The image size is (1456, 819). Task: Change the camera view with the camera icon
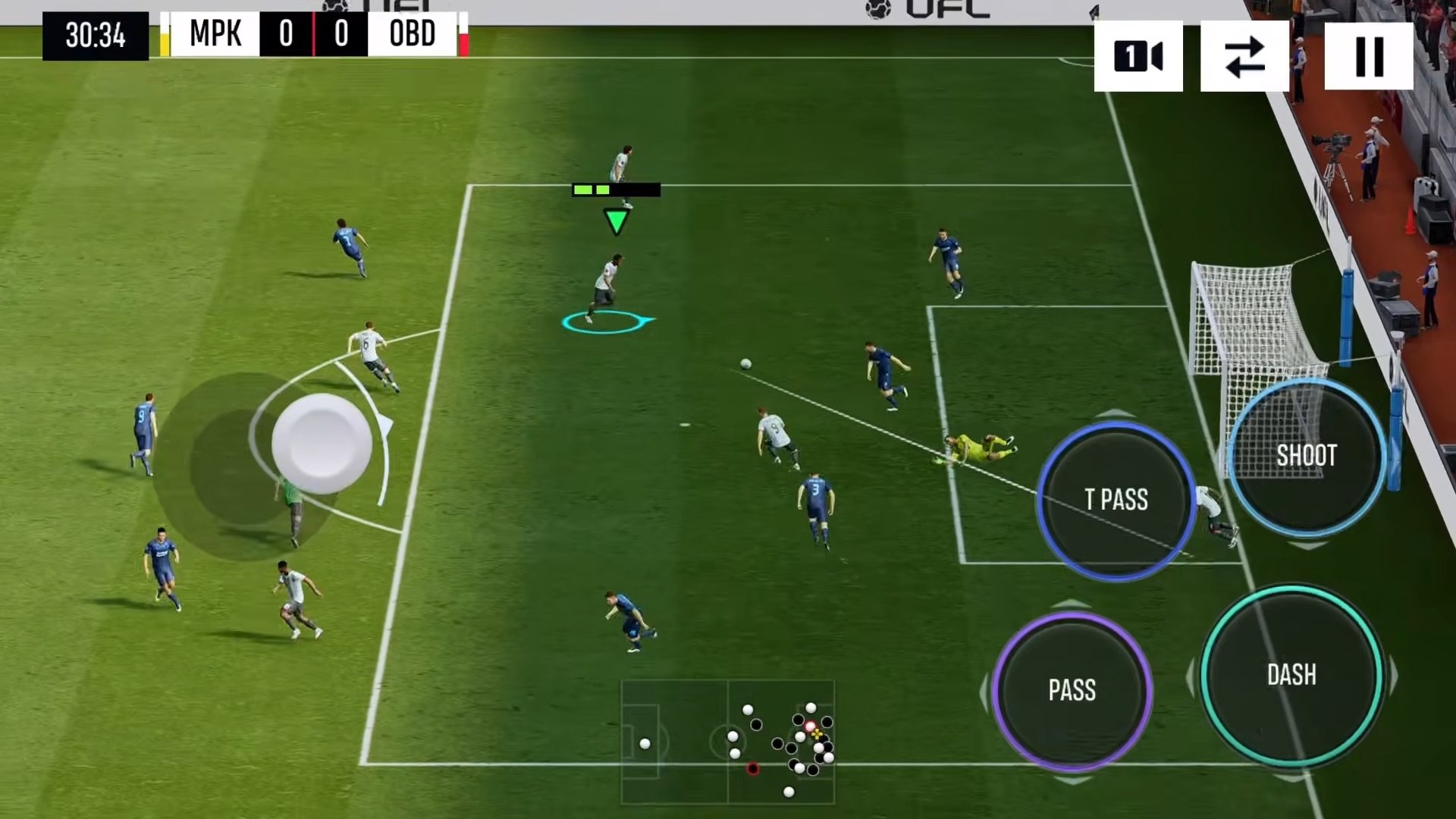(x=1138, y=56)
